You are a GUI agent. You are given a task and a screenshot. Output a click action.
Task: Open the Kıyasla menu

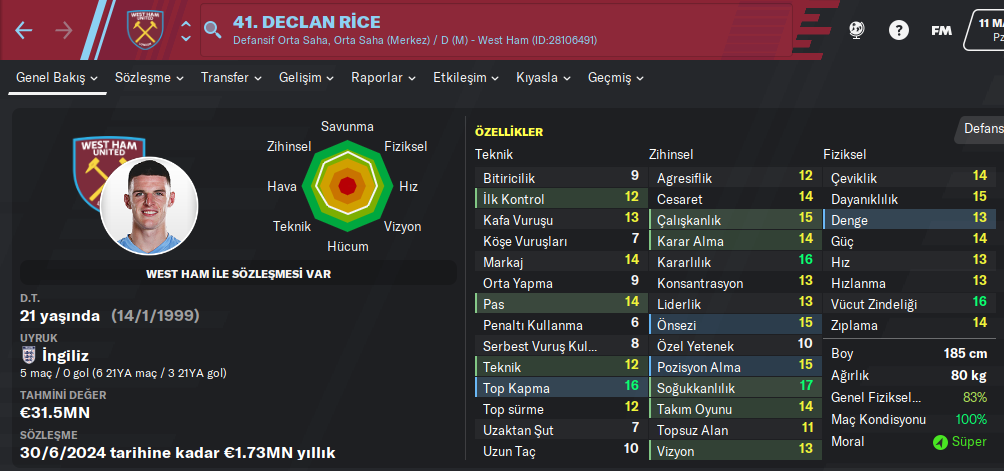click(544, 77)
